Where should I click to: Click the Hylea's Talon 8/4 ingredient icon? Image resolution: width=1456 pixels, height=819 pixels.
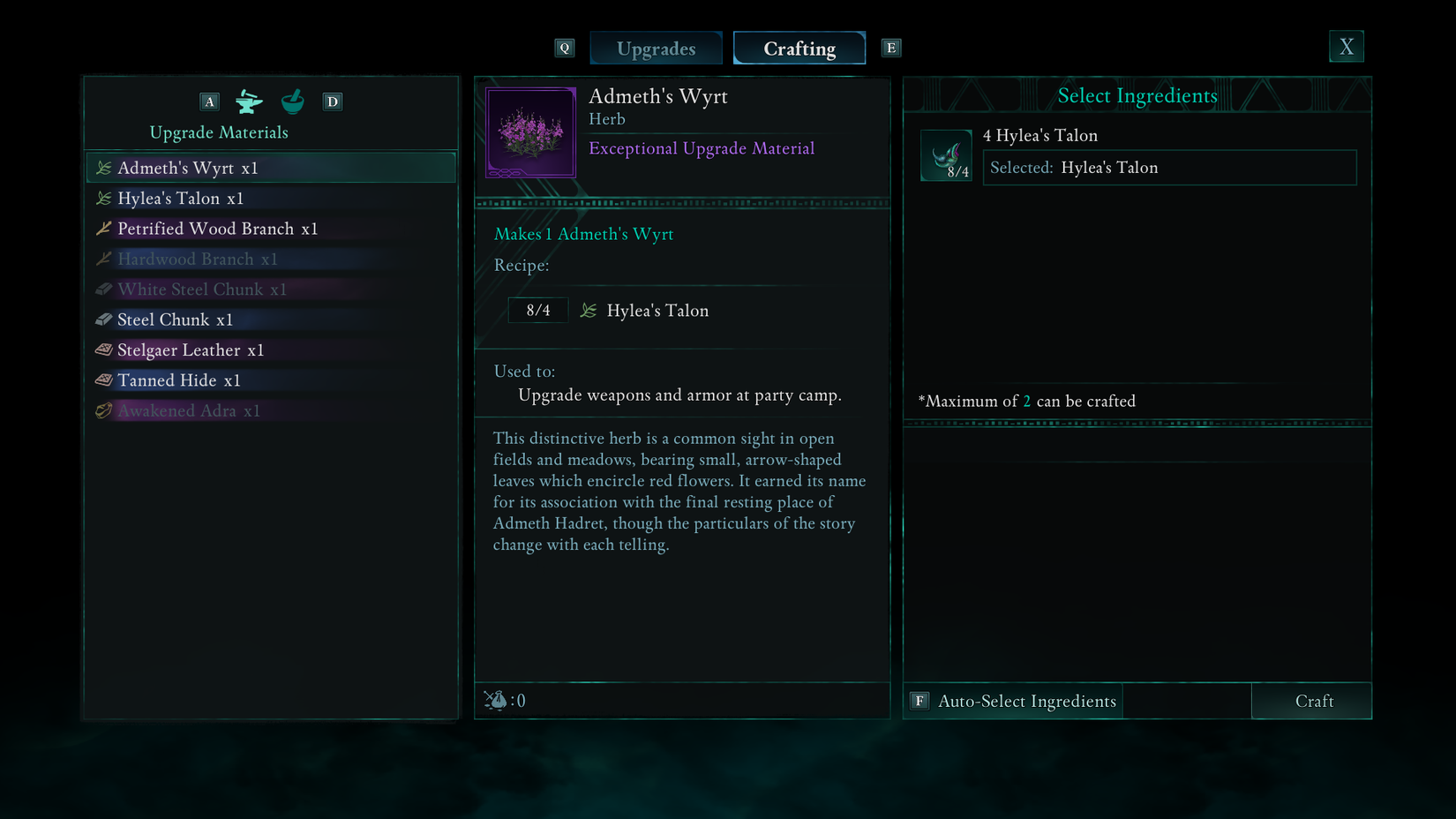coord(946,155)
